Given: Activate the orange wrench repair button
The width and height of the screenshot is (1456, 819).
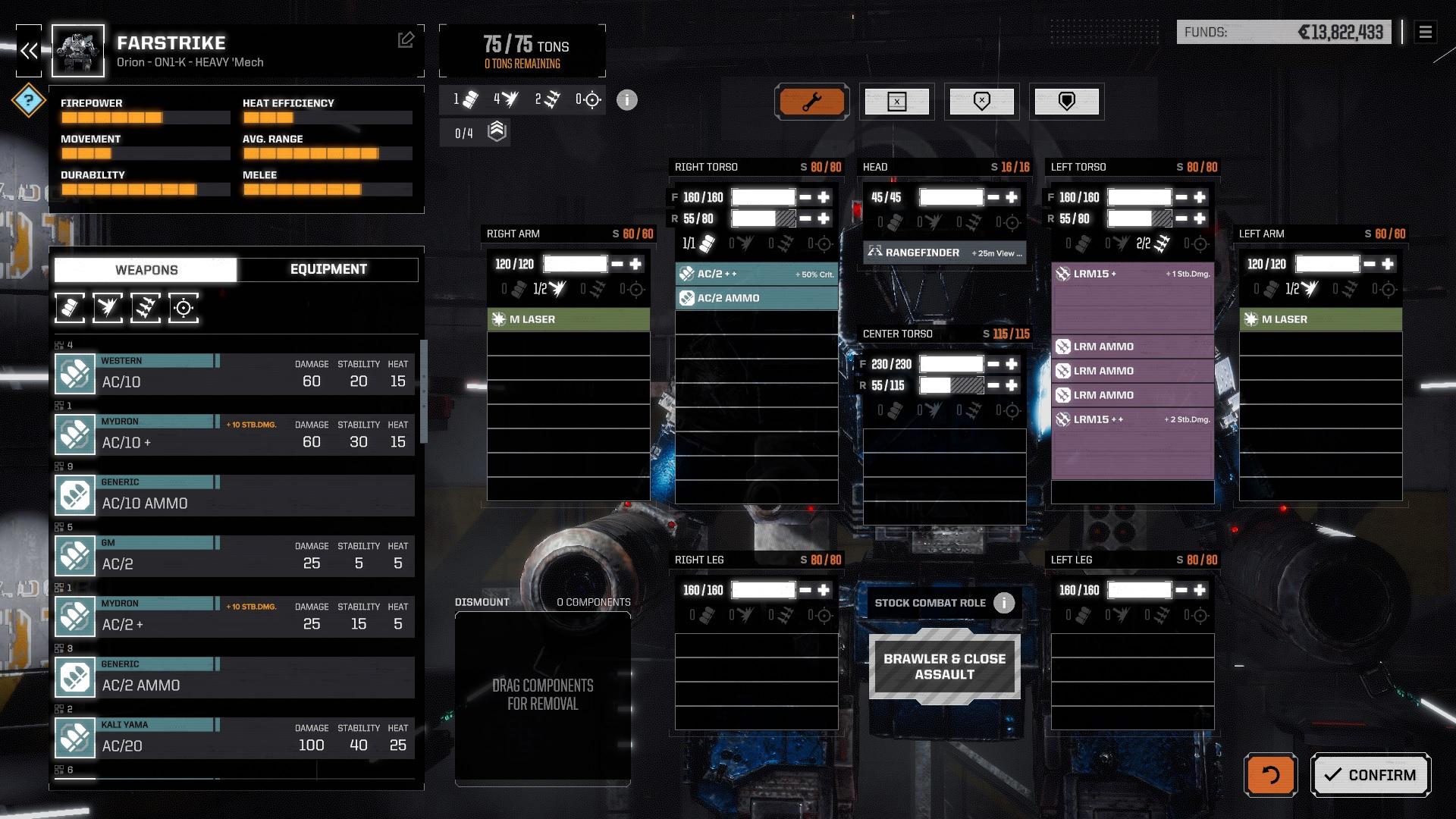Looking at the screenshot, I should click(811, 102).
